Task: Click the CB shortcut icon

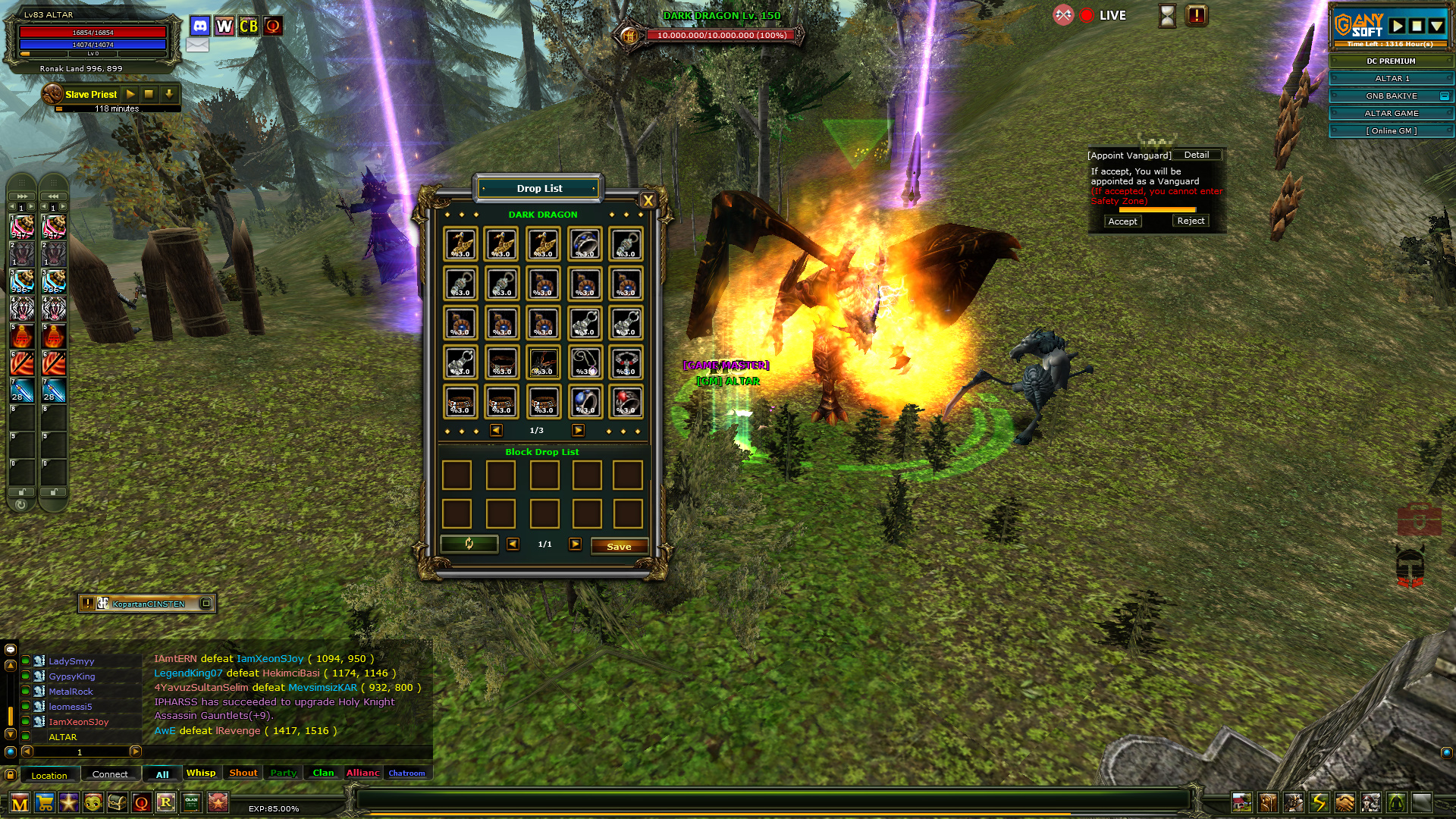Action: coord(249,27)
